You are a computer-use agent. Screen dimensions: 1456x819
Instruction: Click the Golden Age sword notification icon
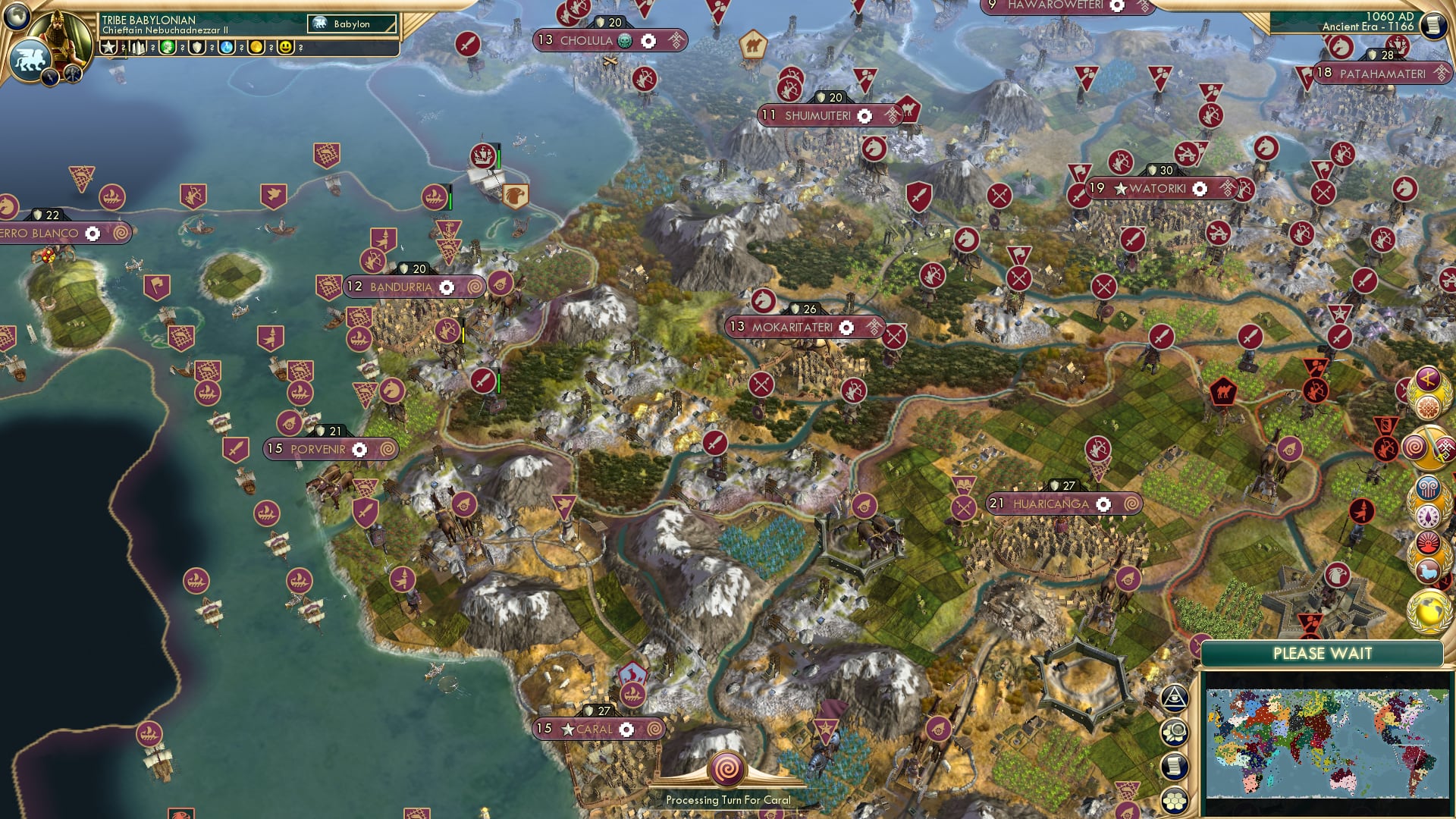1433,446
